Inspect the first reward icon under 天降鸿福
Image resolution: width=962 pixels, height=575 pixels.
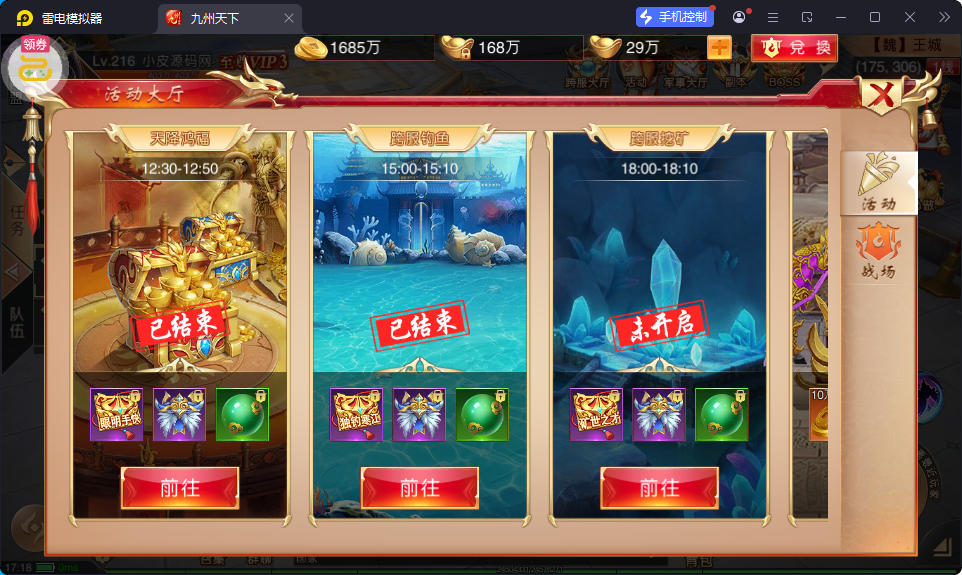[x=117, y=414]
